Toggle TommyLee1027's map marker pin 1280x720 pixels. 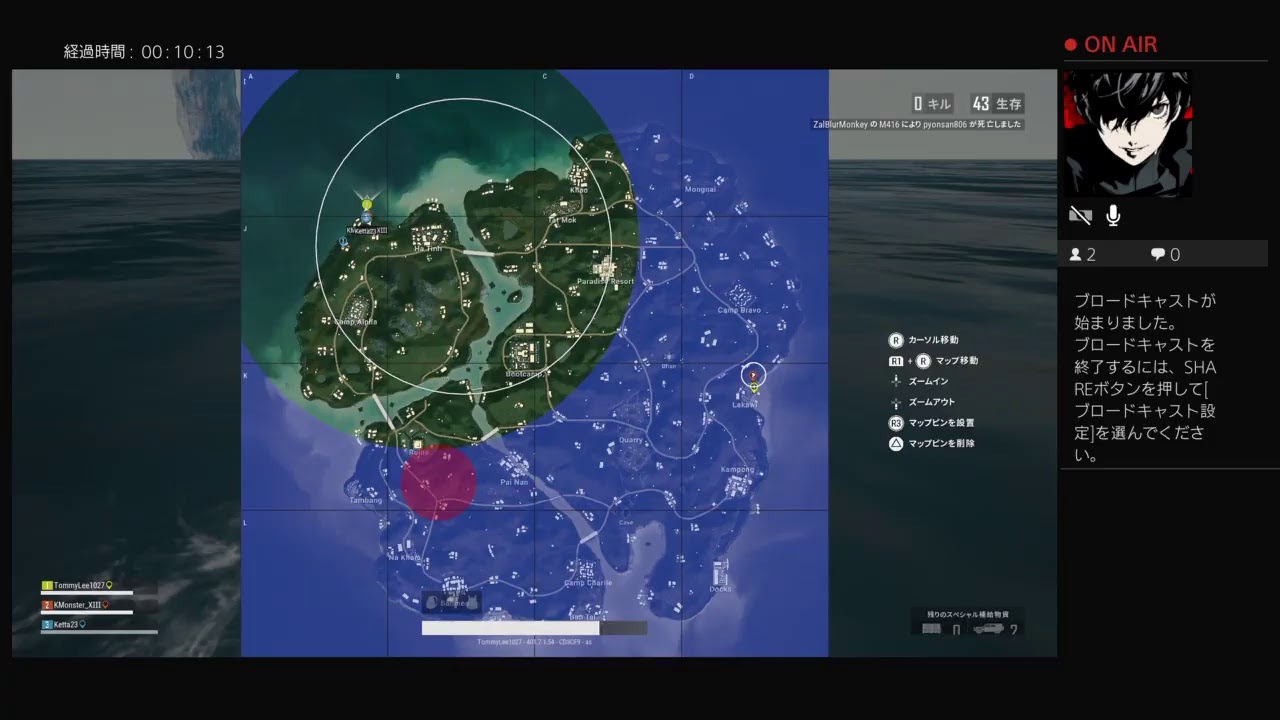109,585
